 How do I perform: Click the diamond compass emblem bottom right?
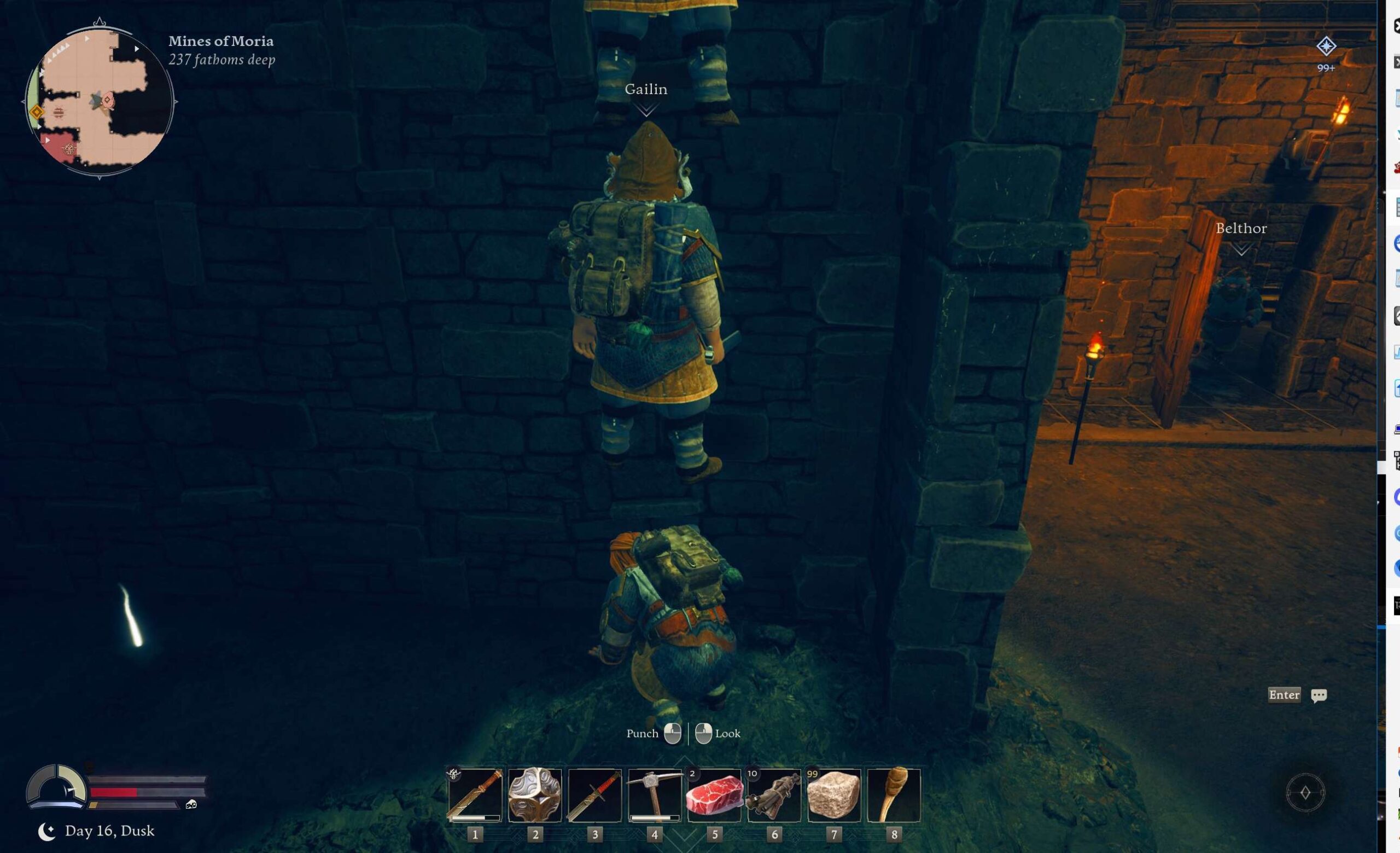pos(1305,792)
